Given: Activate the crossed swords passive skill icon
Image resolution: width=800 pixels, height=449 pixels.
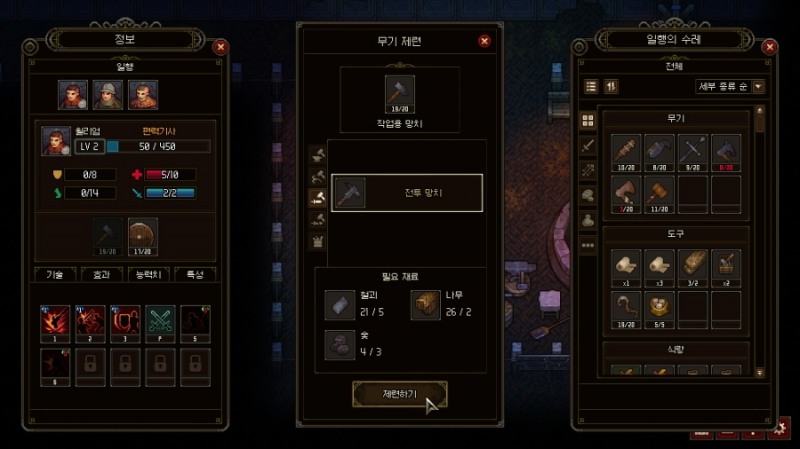Looking at the screenshot, I should tap(159, 321).
